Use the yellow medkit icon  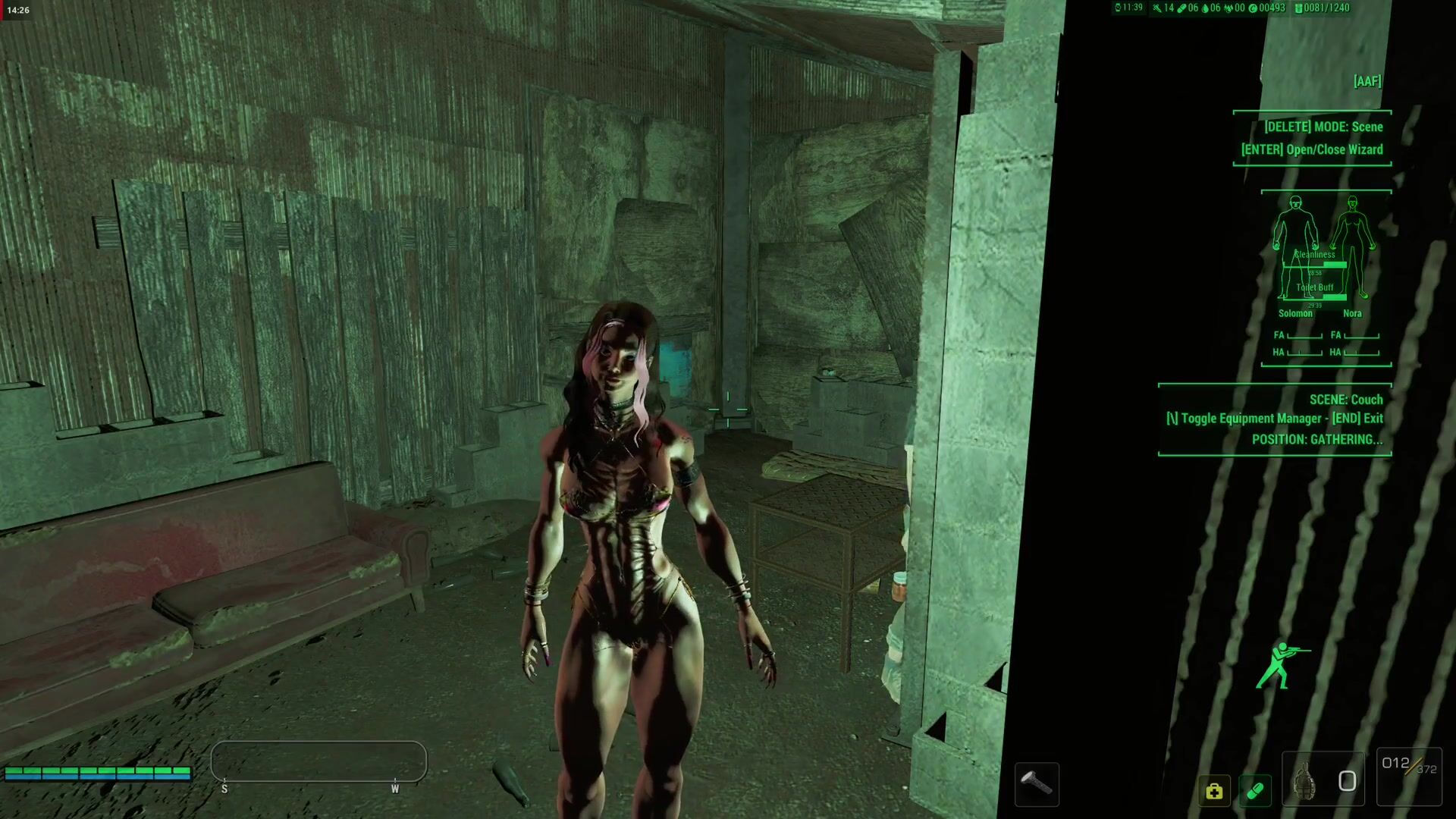pyautogui.click(x=1214, y=791)
